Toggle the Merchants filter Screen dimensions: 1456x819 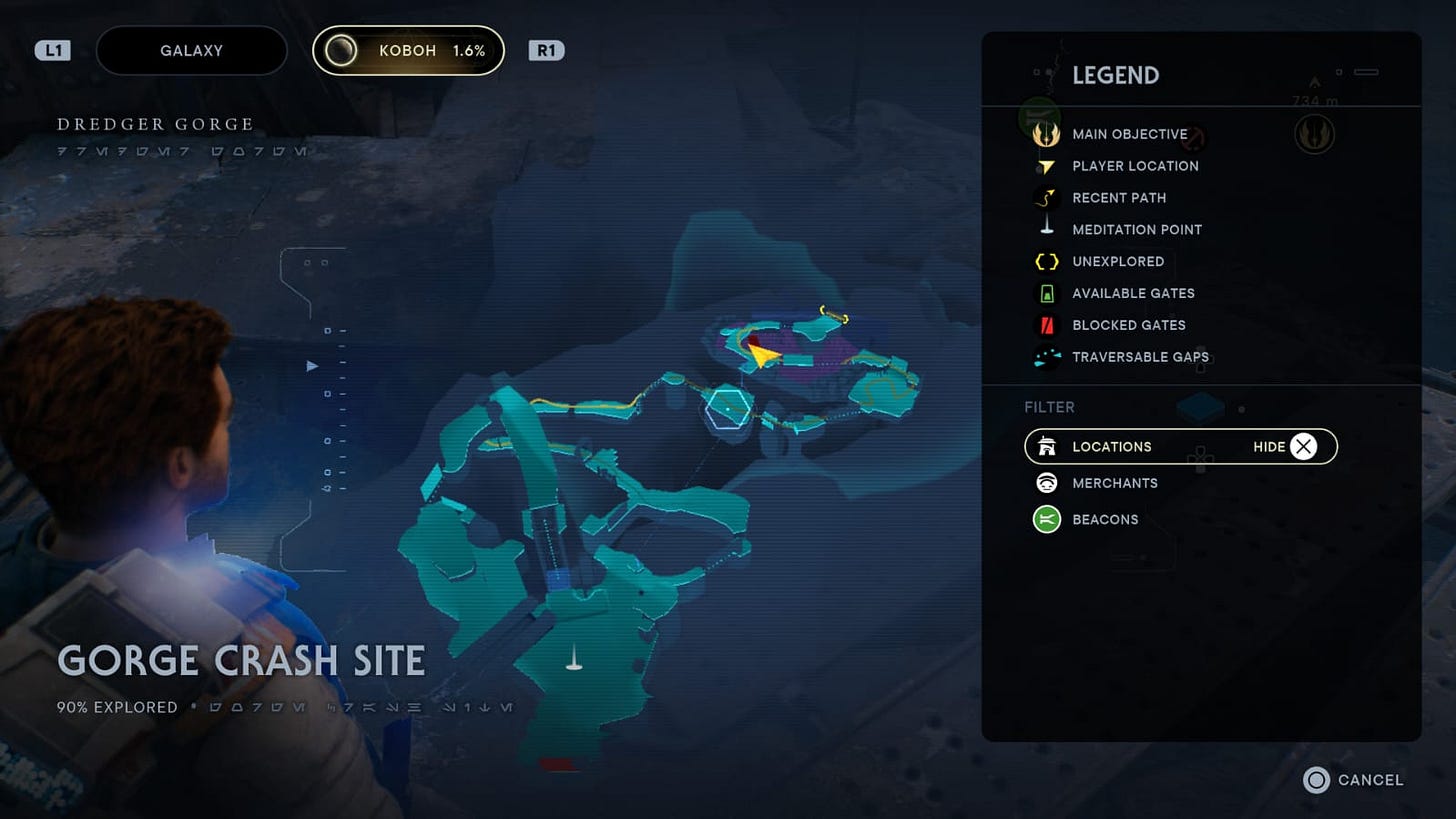click(1114, 483)
